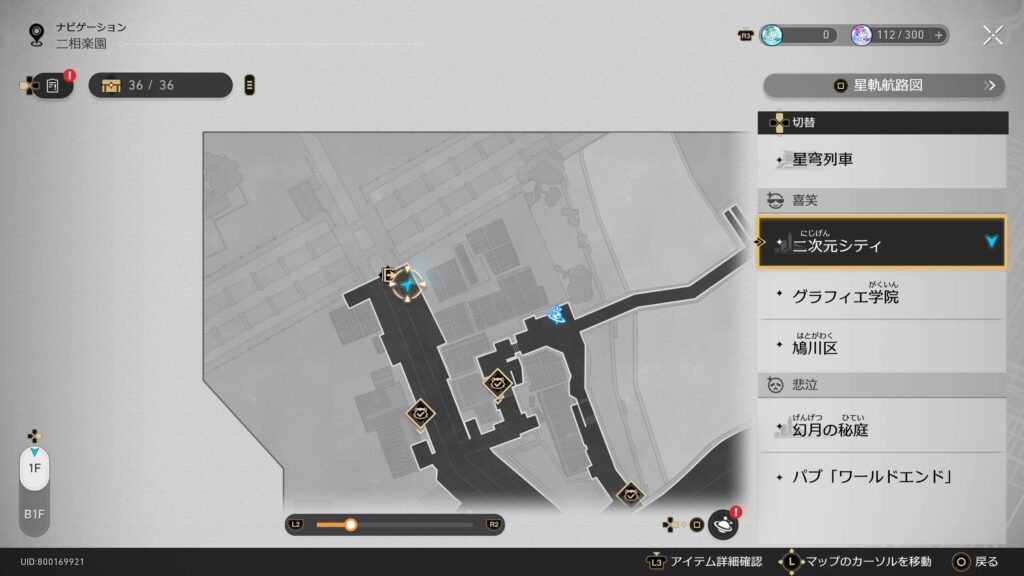1024x576 pixels.
Task: Select the 二次元シティ area entry
Action: (881, 243)
